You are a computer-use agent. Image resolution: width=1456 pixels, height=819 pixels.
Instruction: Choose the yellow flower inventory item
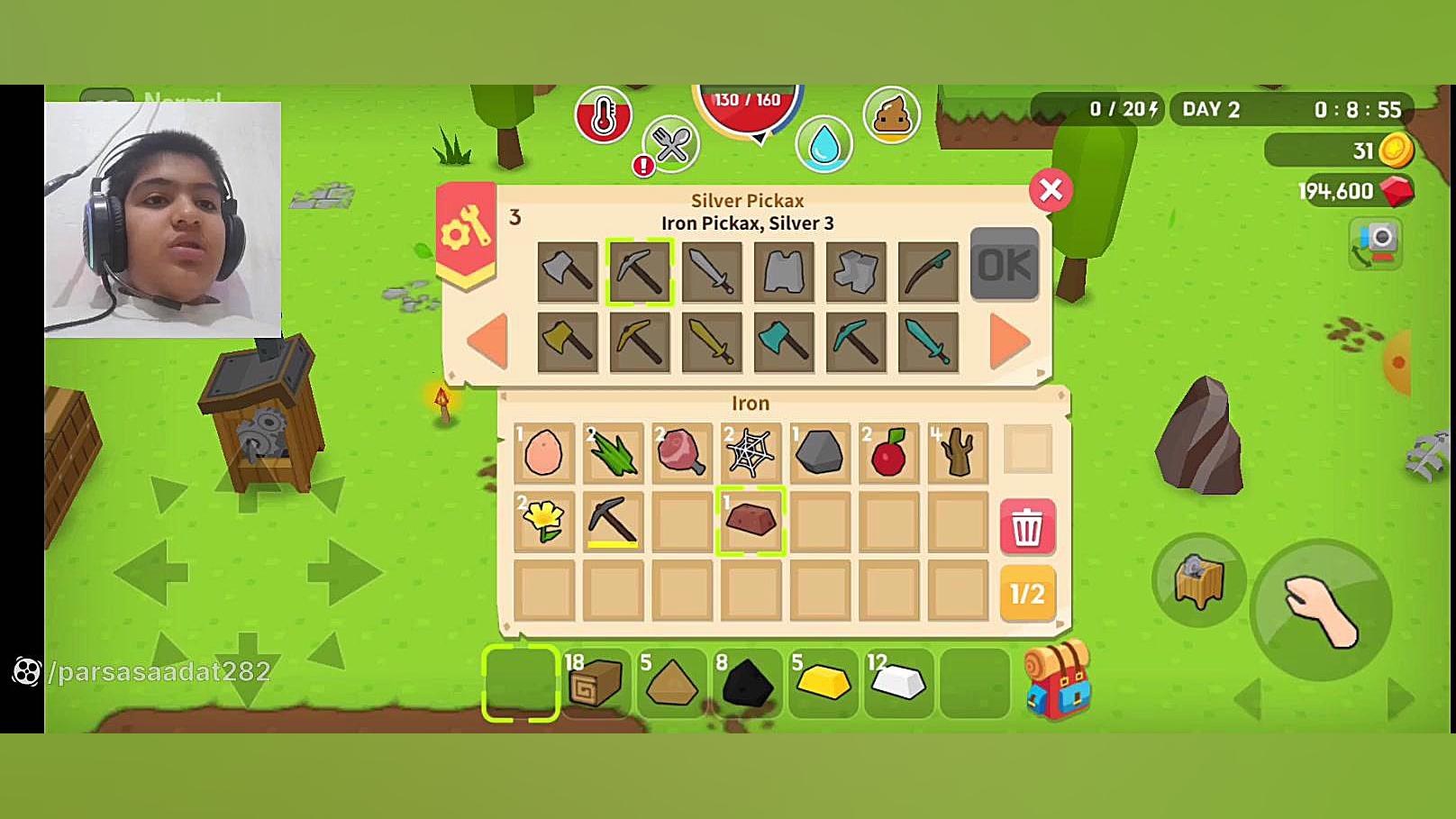coord(544,521)
